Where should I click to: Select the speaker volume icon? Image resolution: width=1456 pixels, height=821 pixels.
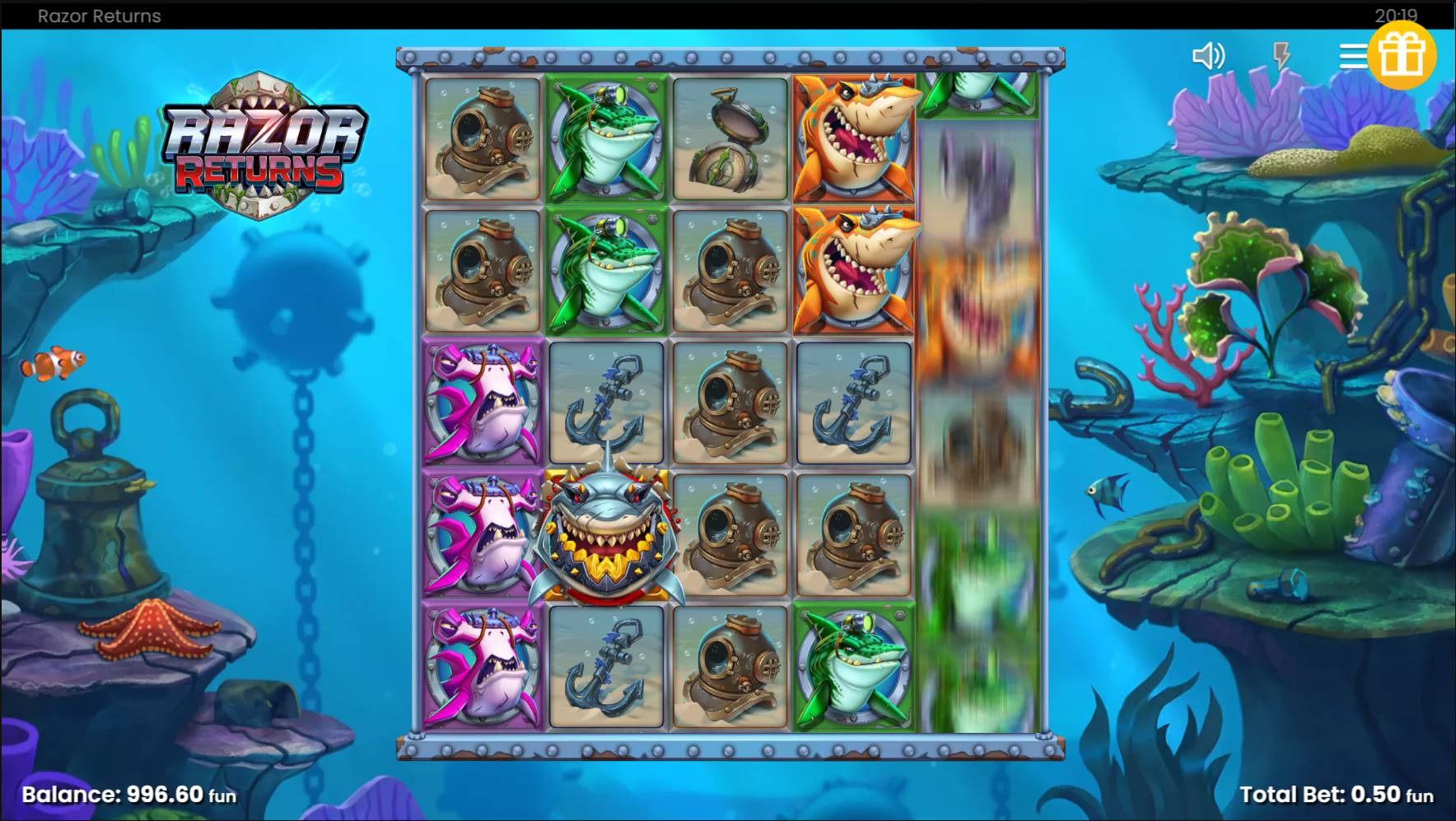tap(1208, 54)
